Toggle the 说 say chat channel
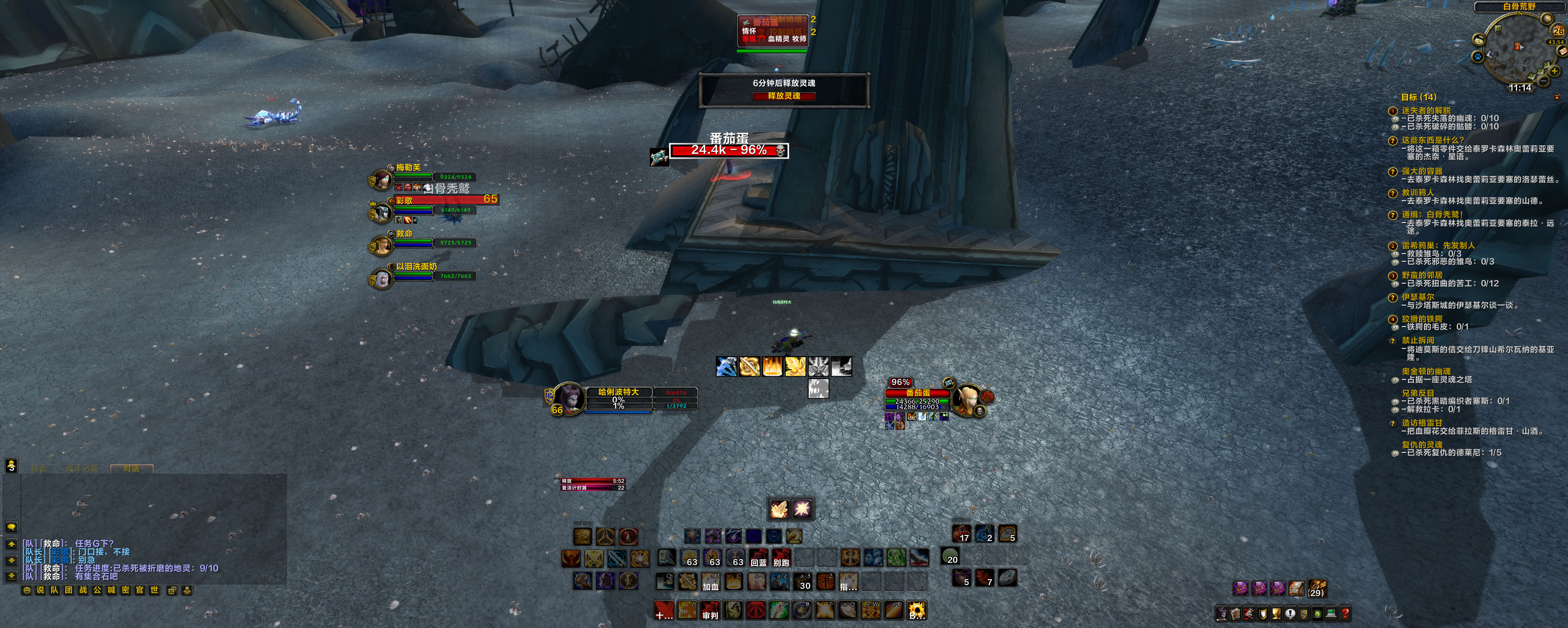 click(41, 591)
